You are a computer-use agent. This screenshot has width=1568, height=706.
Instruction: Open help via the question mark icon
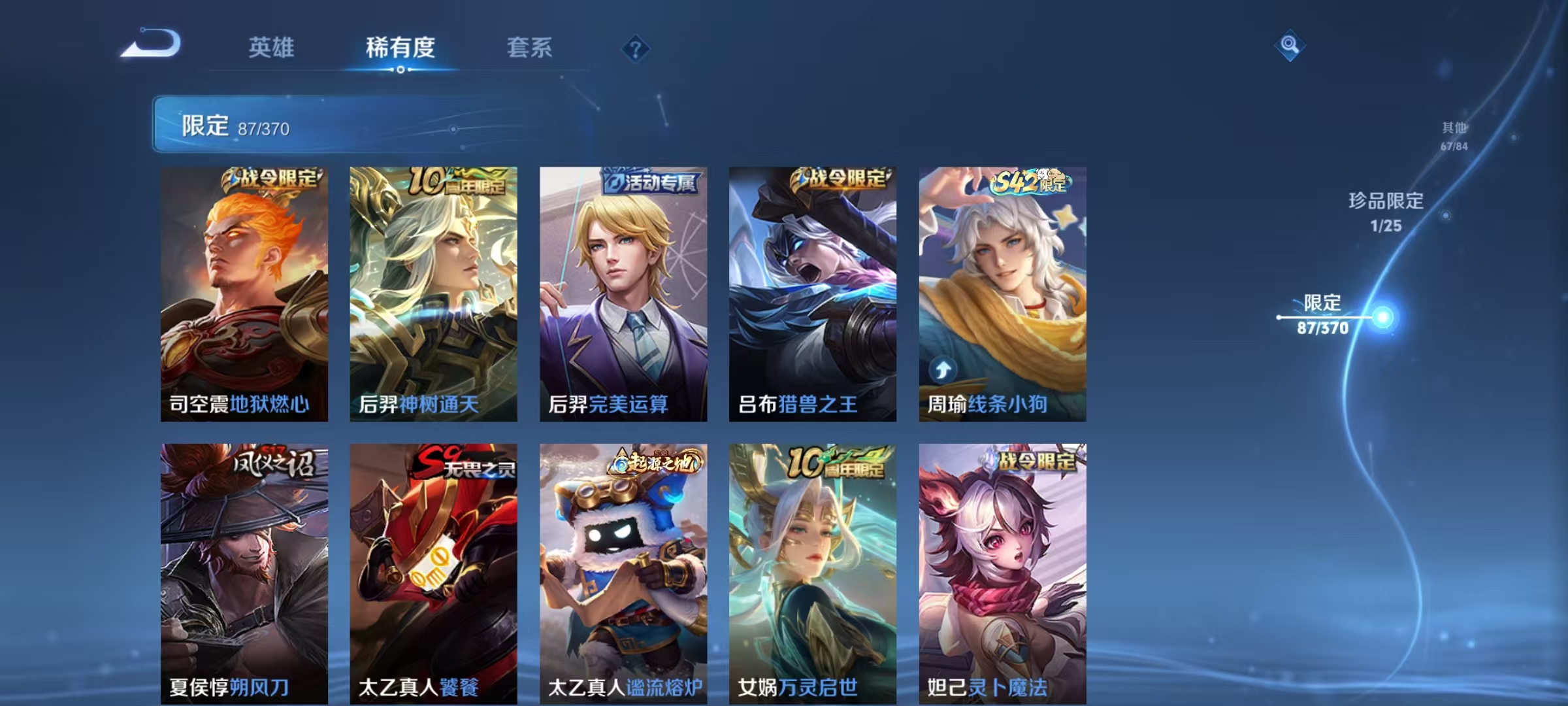[637, 49]
